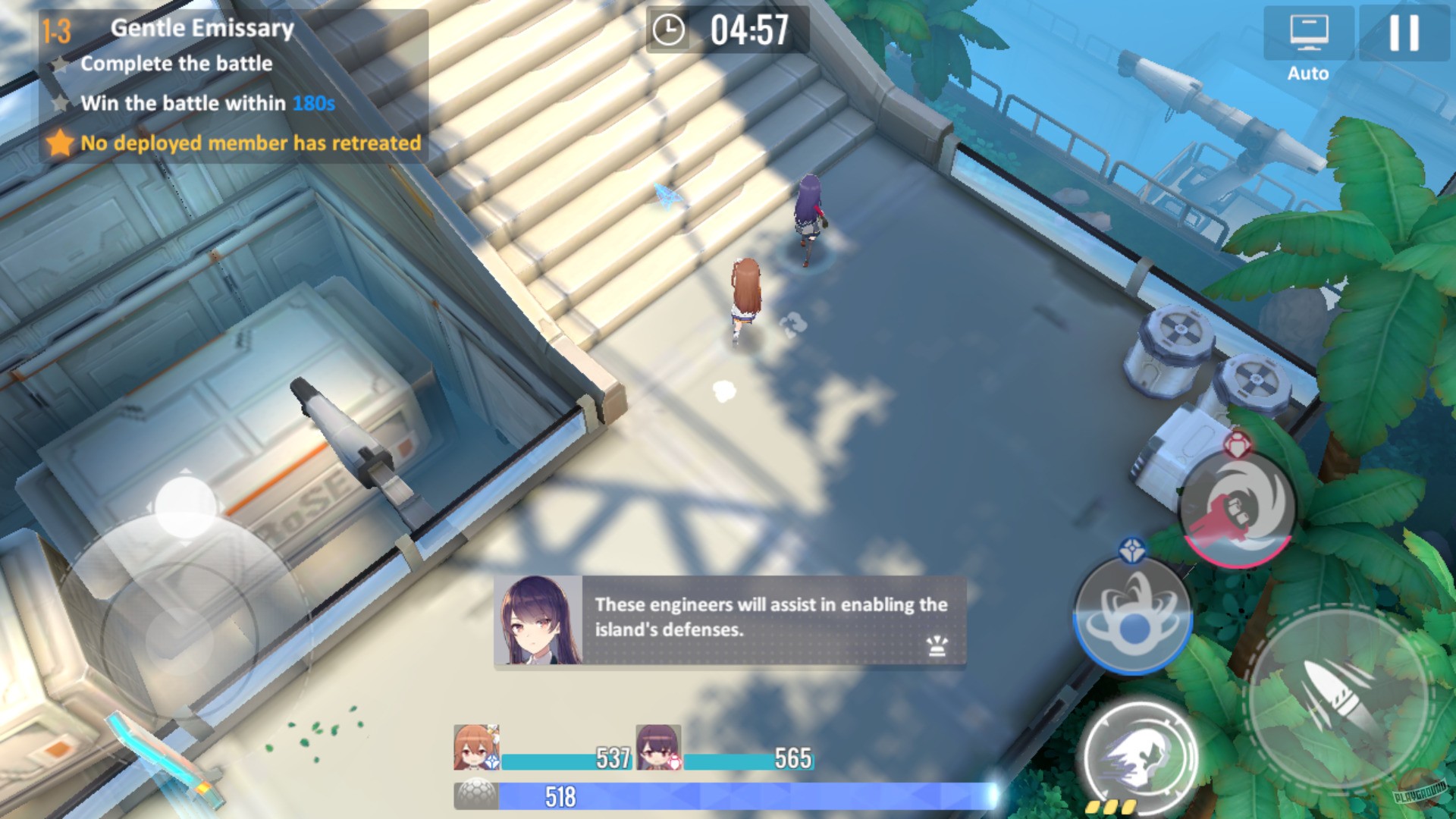Select the purple-haired character portrait
Screen dimensions: 1456x819
pos(657,747)
